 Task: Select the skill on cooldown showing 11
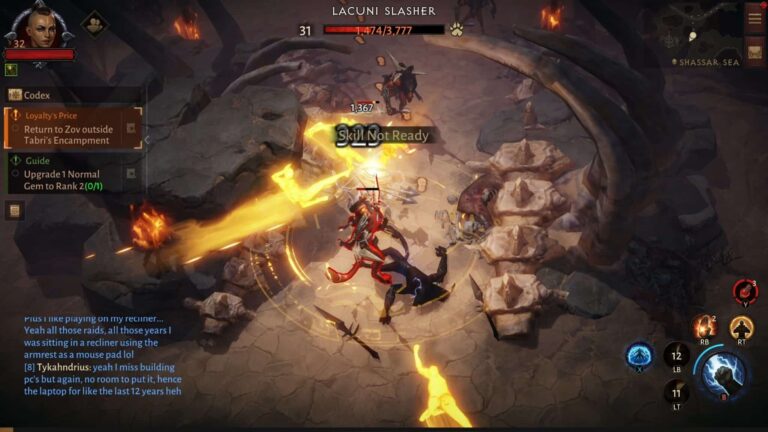tap(675, 392)
